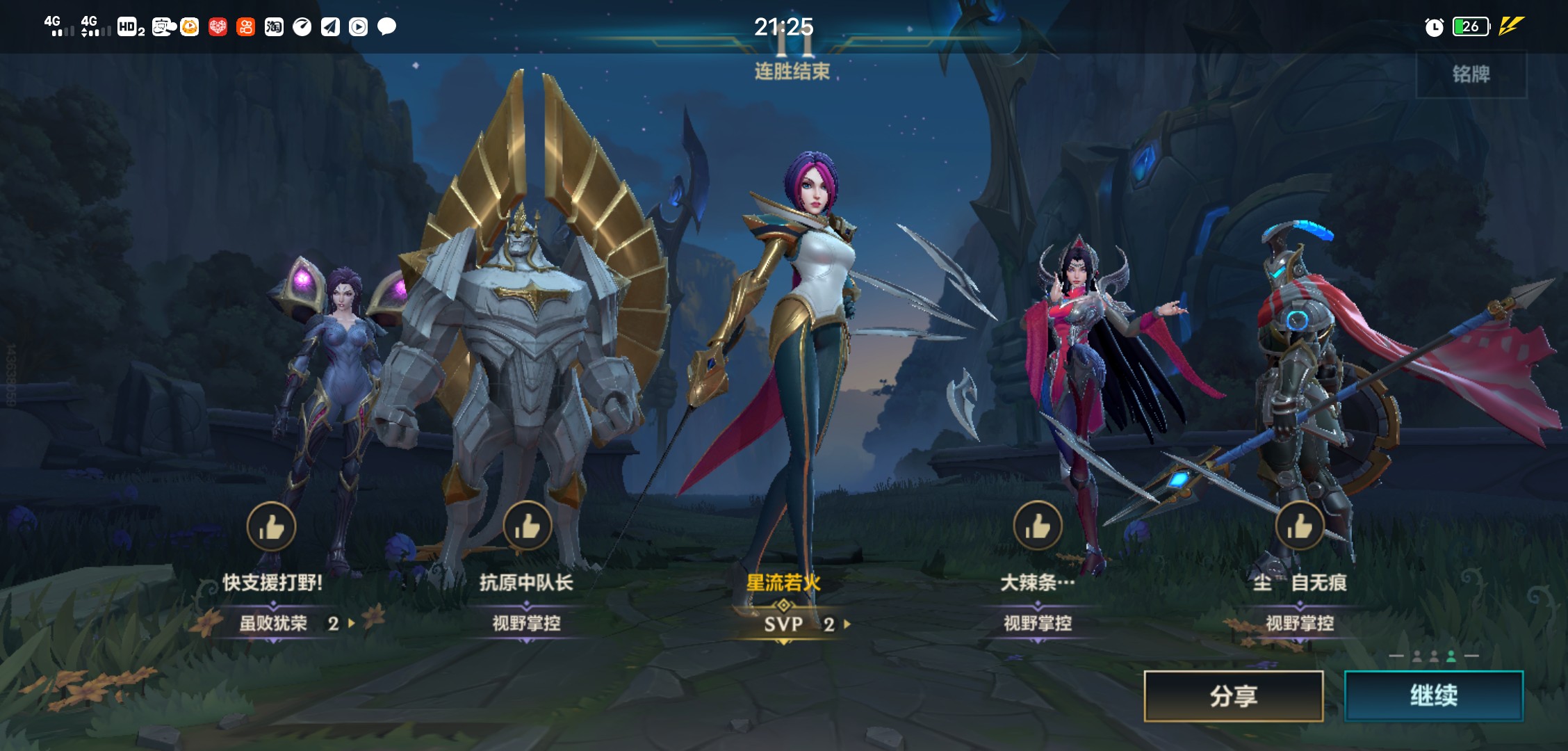Like player 抗原中队长
This screenshot has height=751, width=1568.
click(x=527, y=526)
